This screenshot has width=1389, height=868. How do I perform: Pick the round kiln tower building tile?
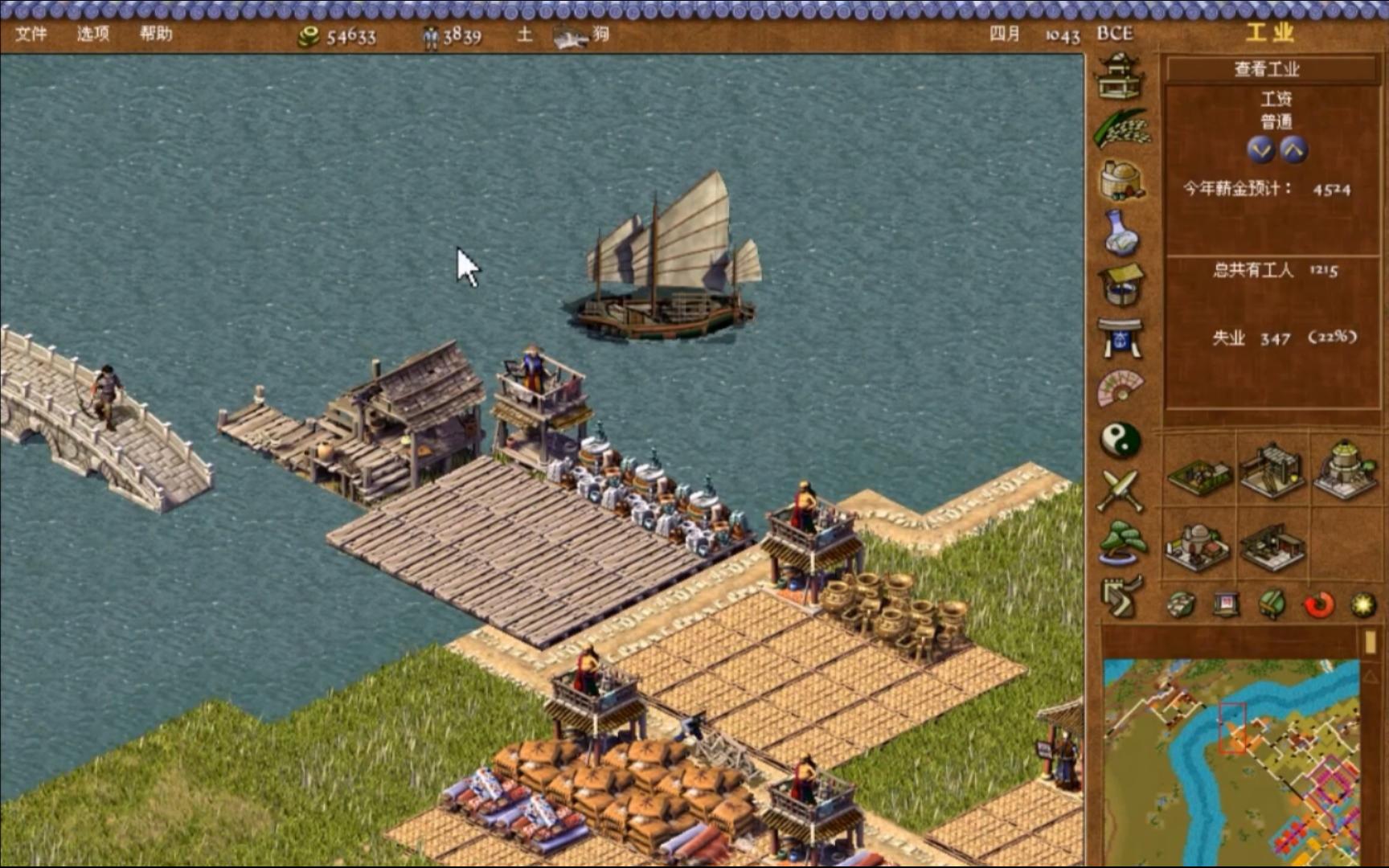point(1344,470)
